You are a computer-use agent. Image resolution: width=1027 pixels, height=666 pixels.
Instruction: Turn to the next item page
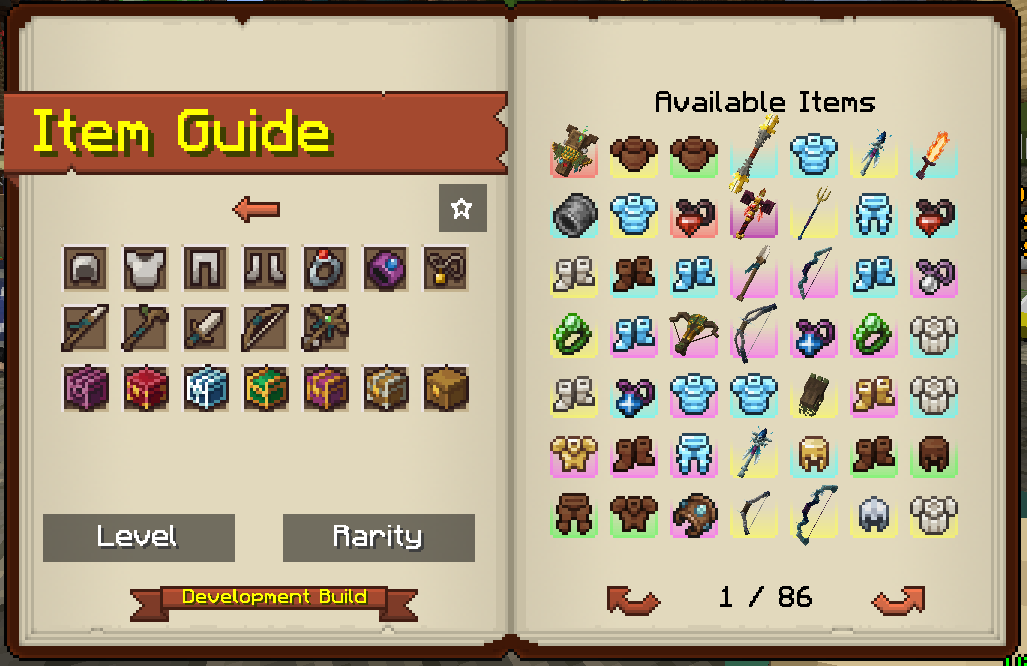(897, 599)
